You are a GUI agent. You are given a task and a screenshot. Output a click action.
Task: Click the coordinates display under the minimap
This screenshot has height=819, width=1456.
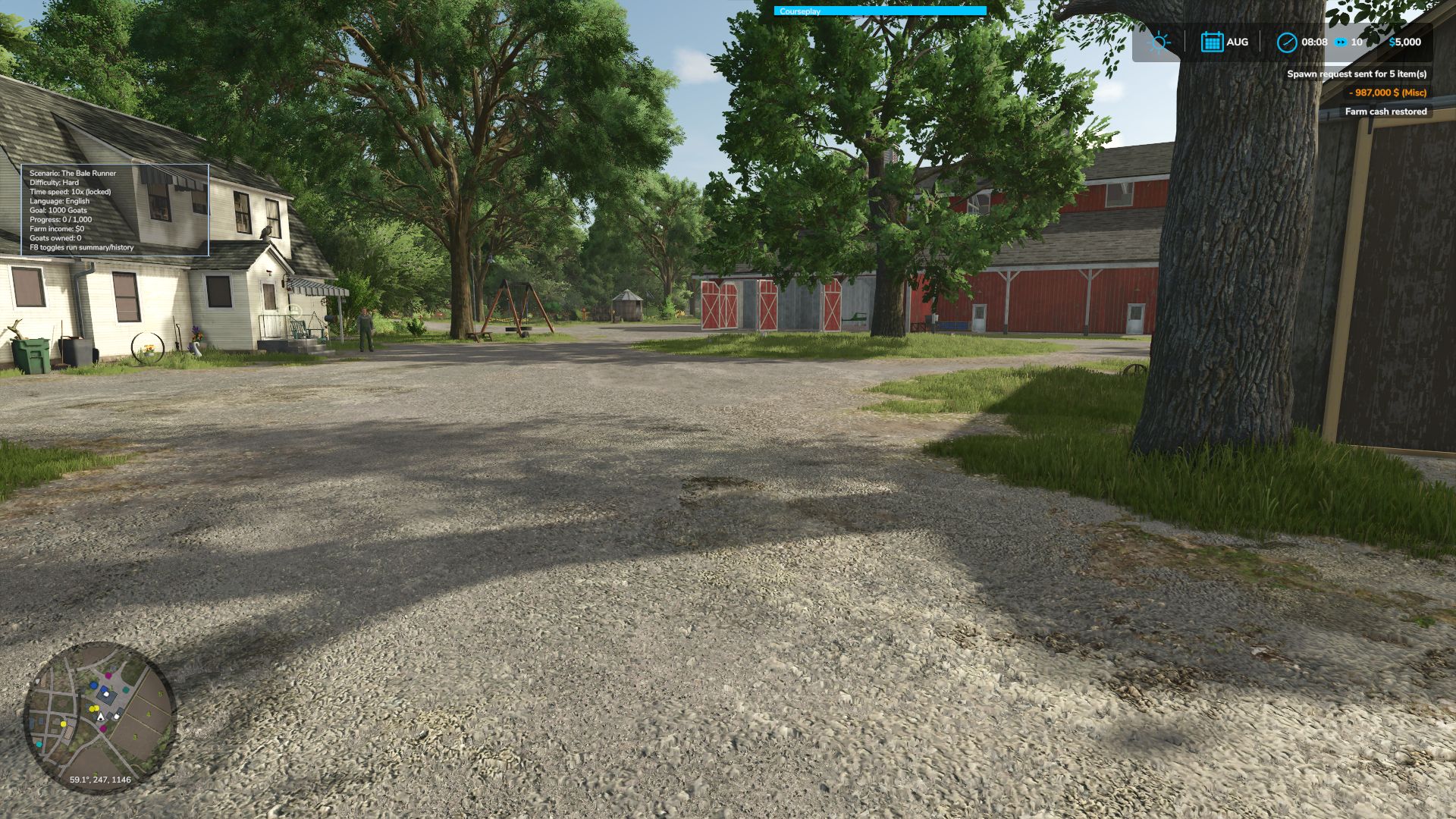tap(101, 779)
